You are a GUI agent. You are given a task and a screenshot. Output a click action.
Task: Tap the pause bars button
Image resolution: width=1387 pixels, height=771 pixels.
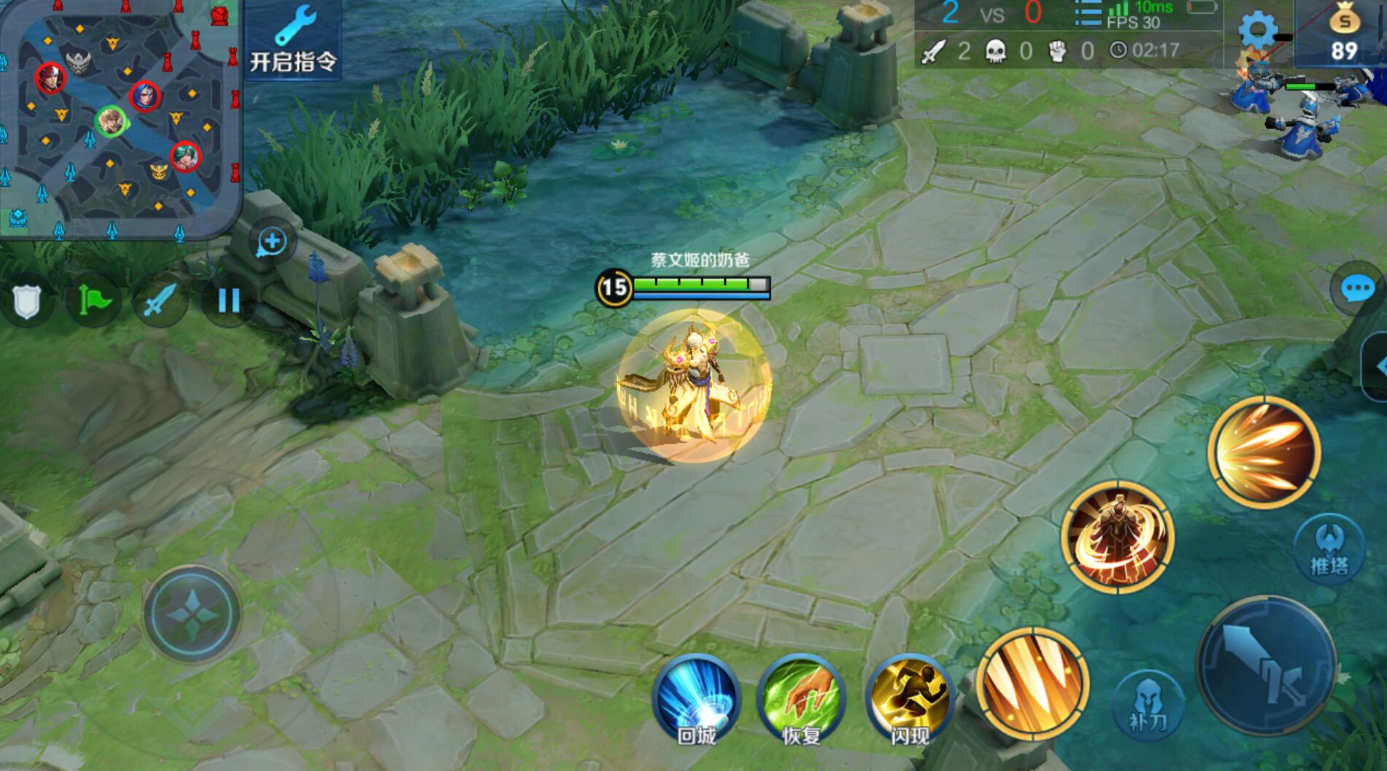pyautogui.click(x=229, y=300)
